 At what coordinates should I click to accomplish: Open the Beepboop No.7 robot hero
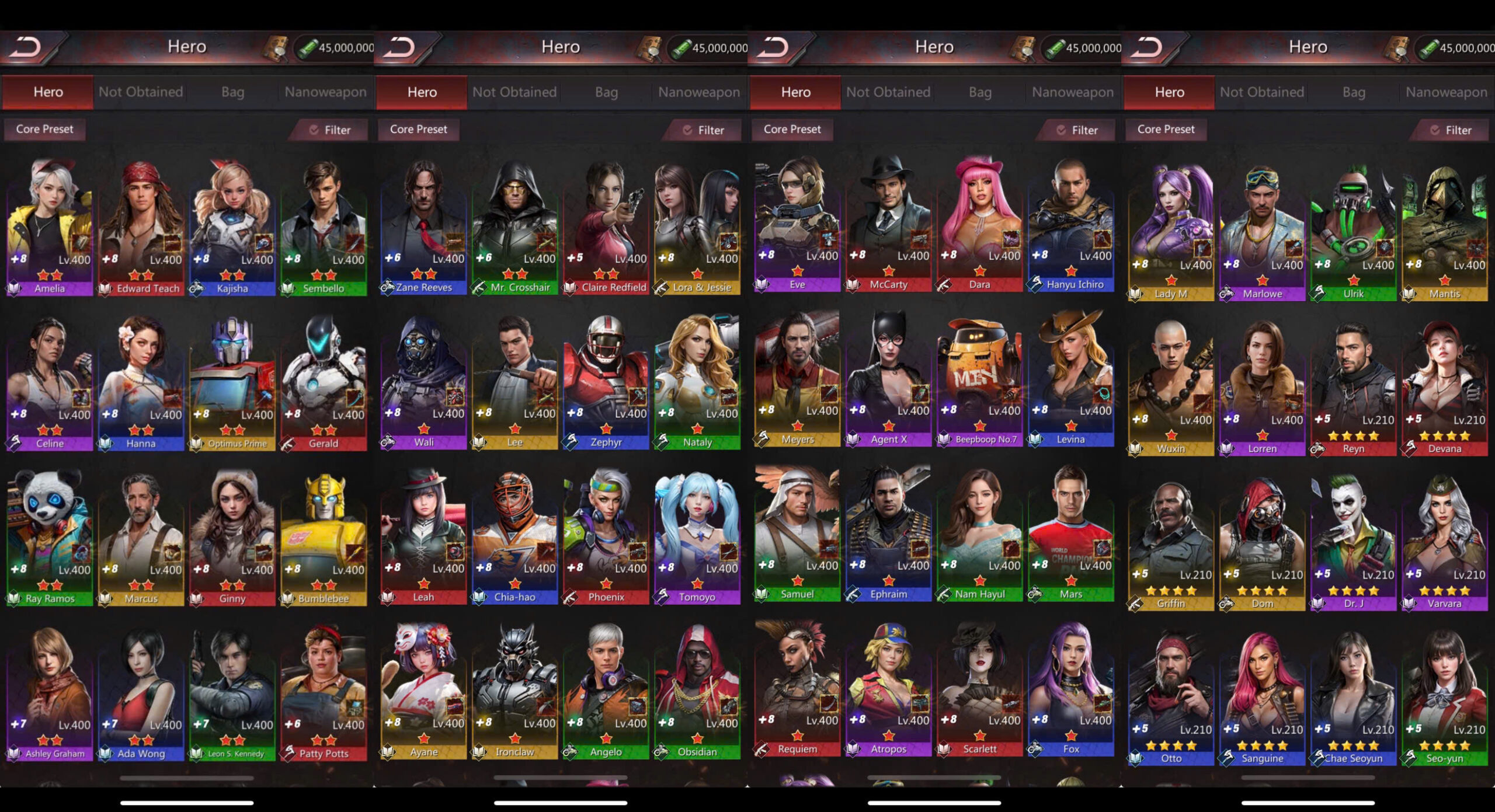pyautogui.click(x=979, y=378)
